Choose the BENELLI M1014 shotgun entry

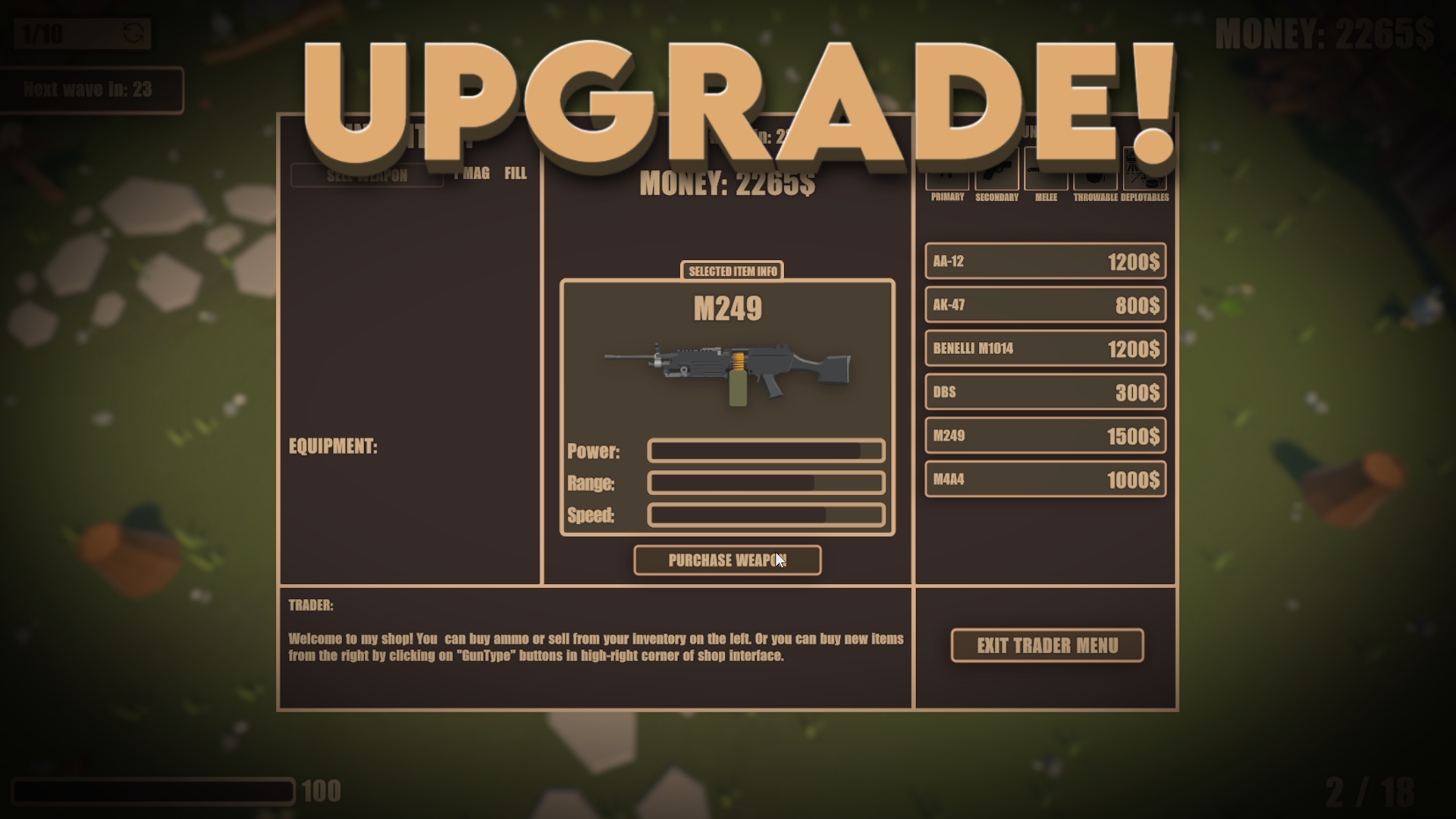(x=1045, y=348)
